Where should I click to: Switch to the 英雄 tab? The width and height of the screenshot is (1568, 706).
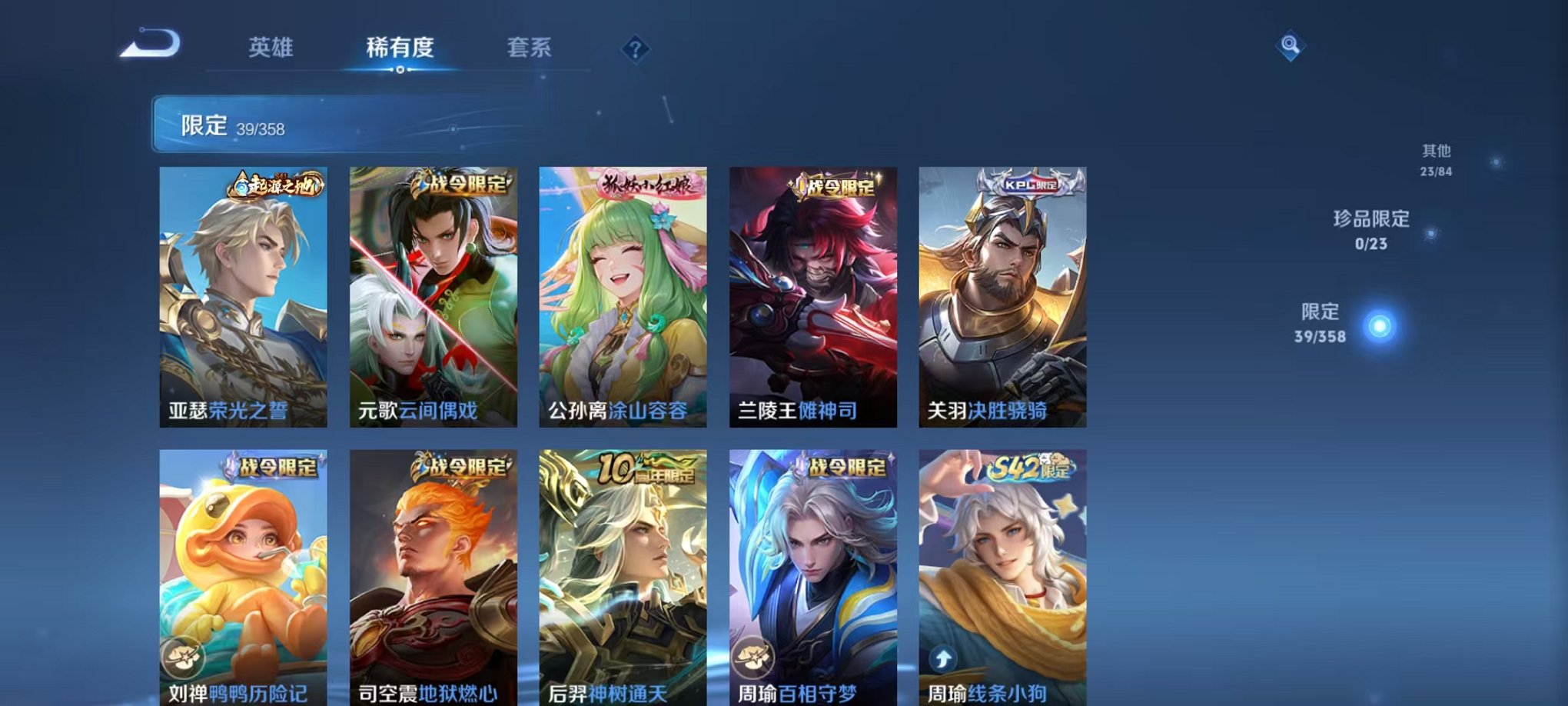[x=273, y=48]
